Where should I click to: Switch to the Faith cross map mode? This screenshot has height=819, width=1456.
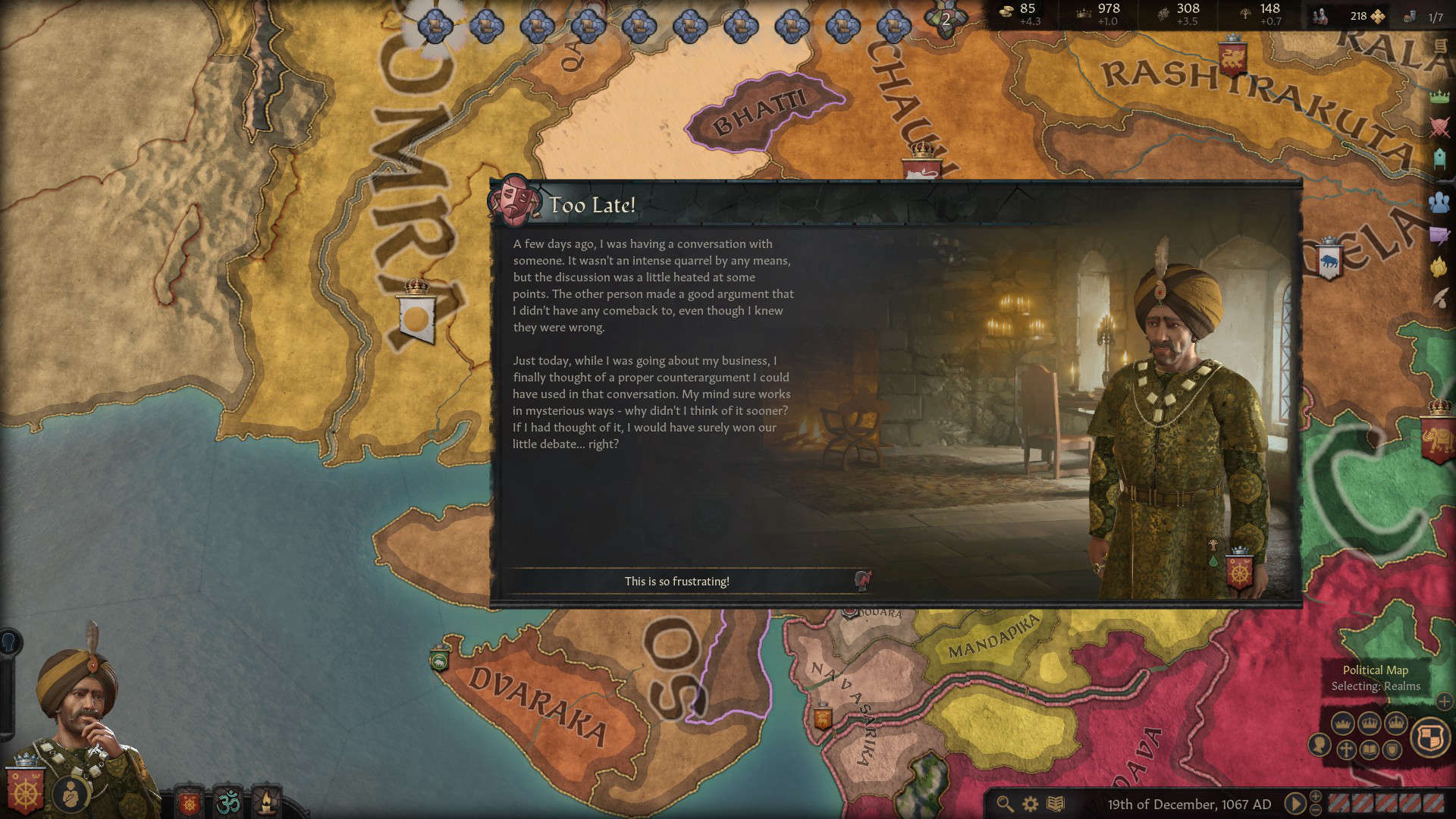1345,751
